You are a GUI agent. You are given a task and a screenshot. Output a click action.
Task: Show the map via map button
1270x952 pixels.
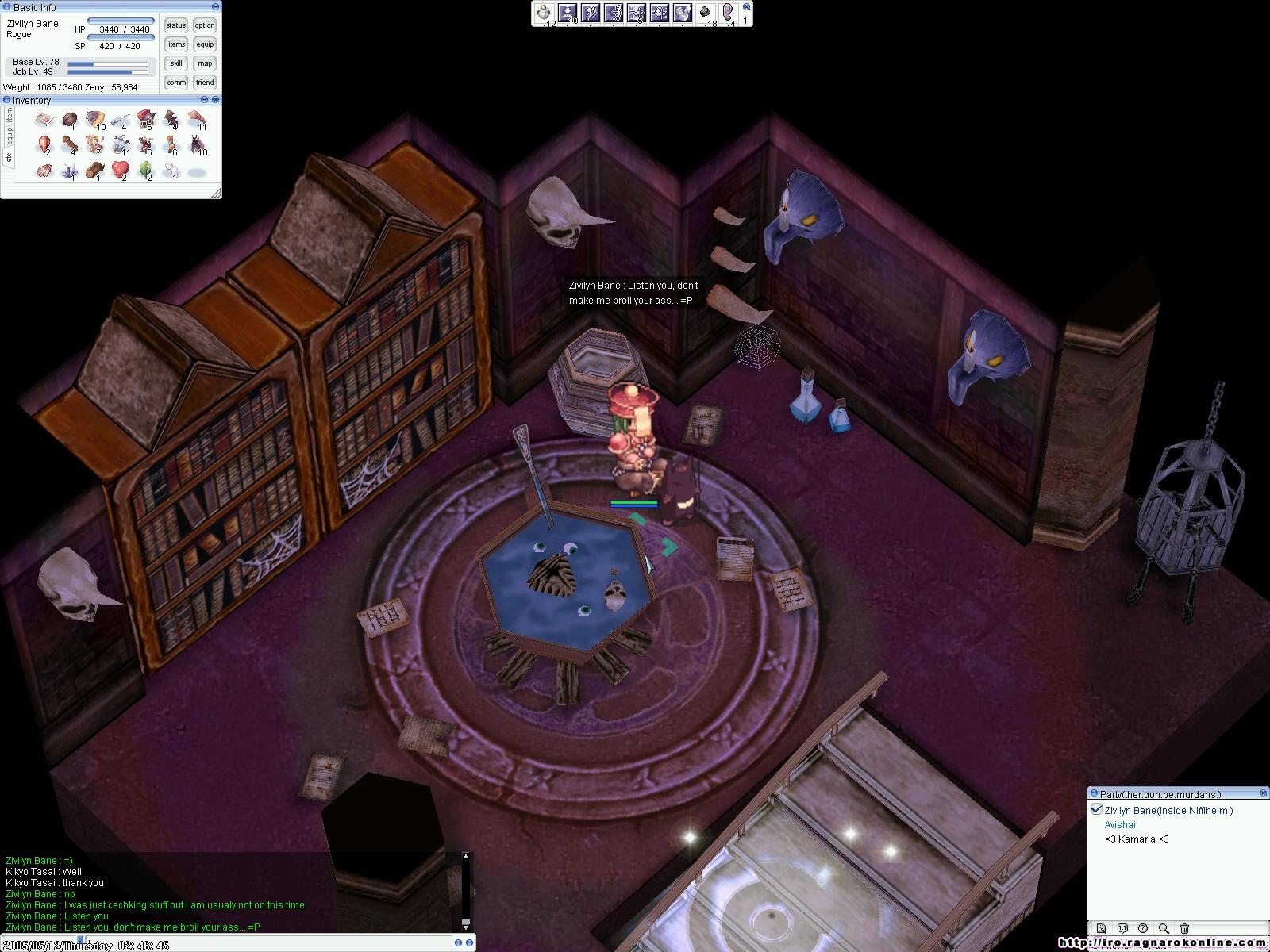coord(205,63)
